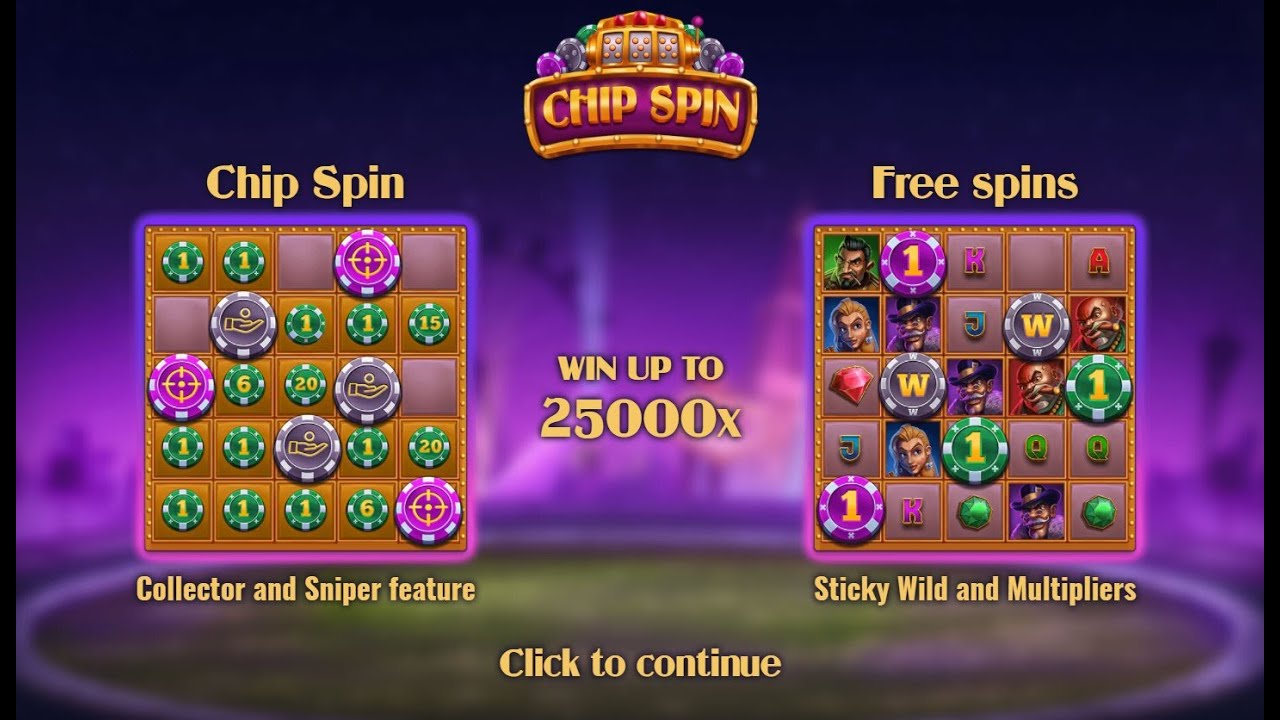
Task: Click the pink letter K symbol
Action: pos(975,259)
